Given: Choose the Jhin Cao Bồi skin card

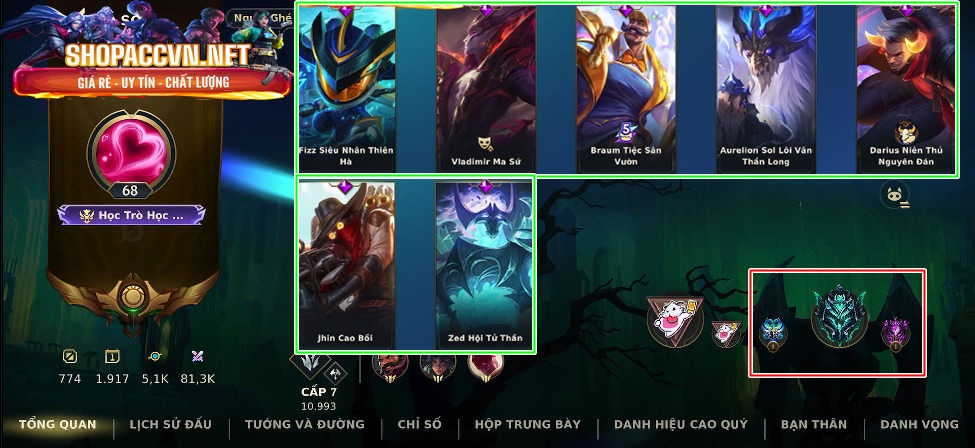Looking at the screenshot, I should point(347,263).
